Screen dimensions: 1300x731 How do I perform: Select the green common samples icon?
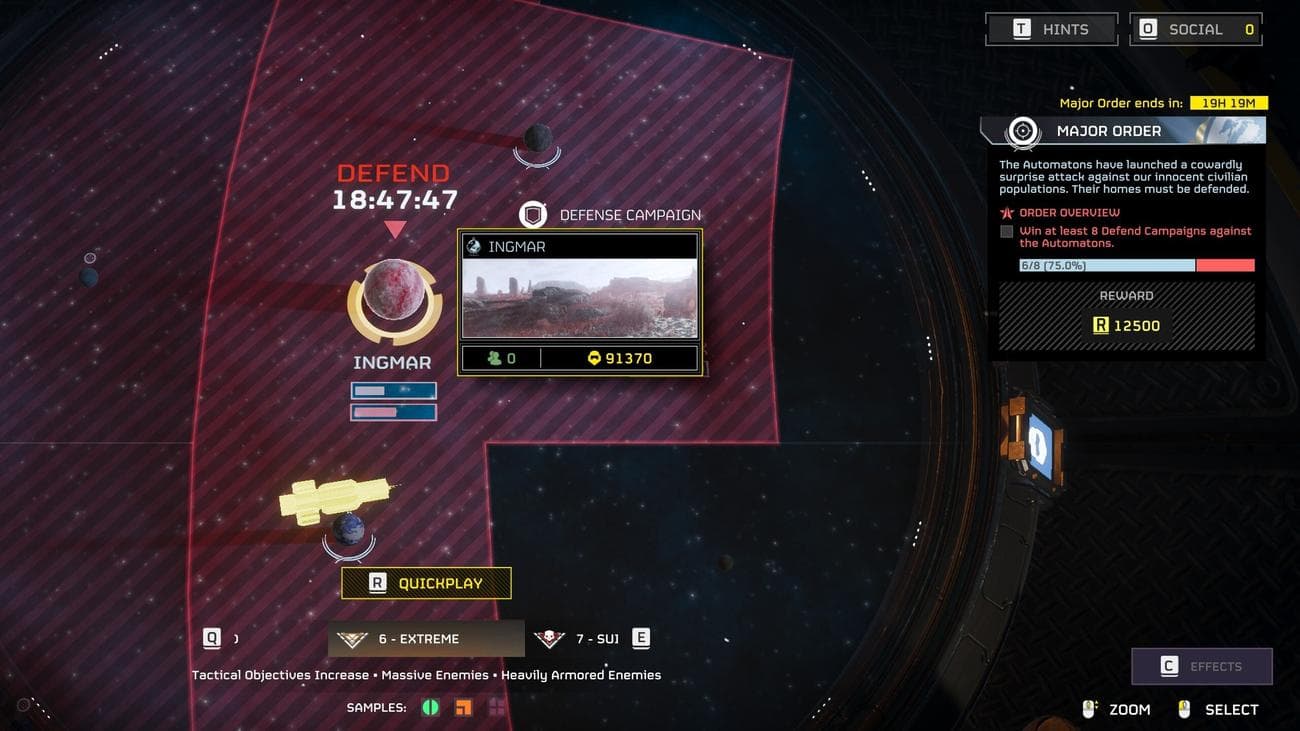click(x=430, y=706)
